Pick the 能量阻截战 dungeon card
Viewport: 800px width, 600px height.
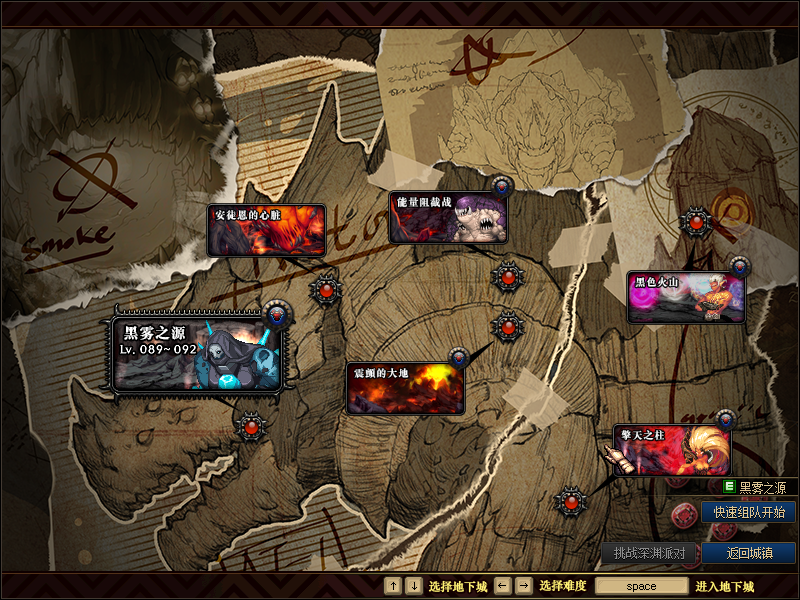coord(448,218)
